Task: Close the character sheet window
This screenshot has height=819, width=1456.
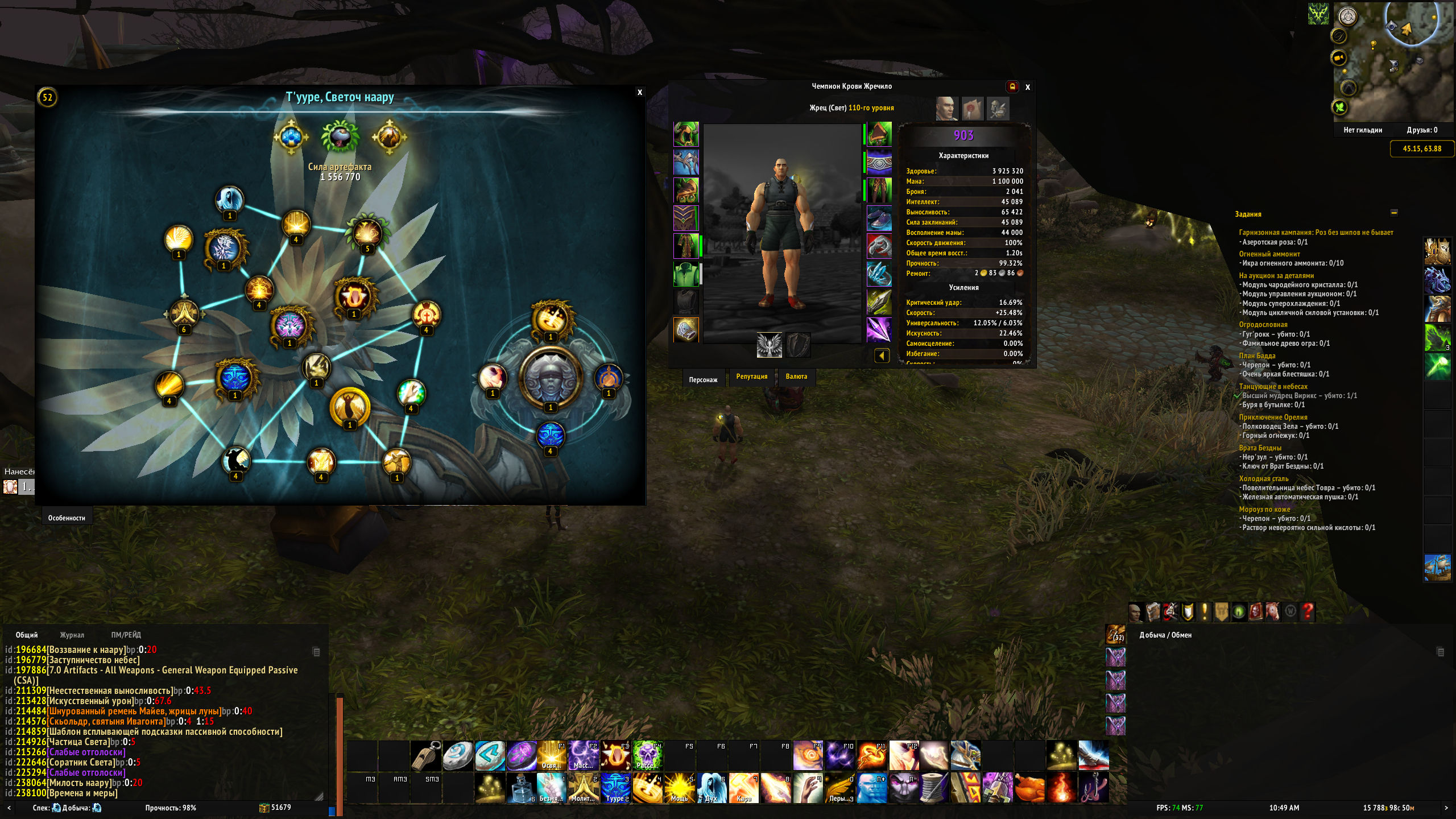Action: pyautogui.click(x=1028, y=87)
